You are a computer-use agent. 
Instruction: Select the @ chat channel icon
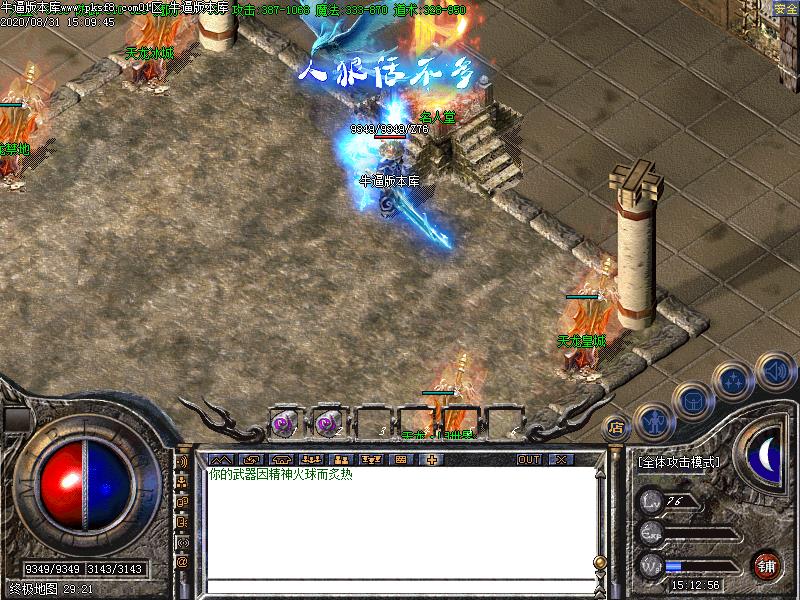pyautogui.click(x=183, y=562)
